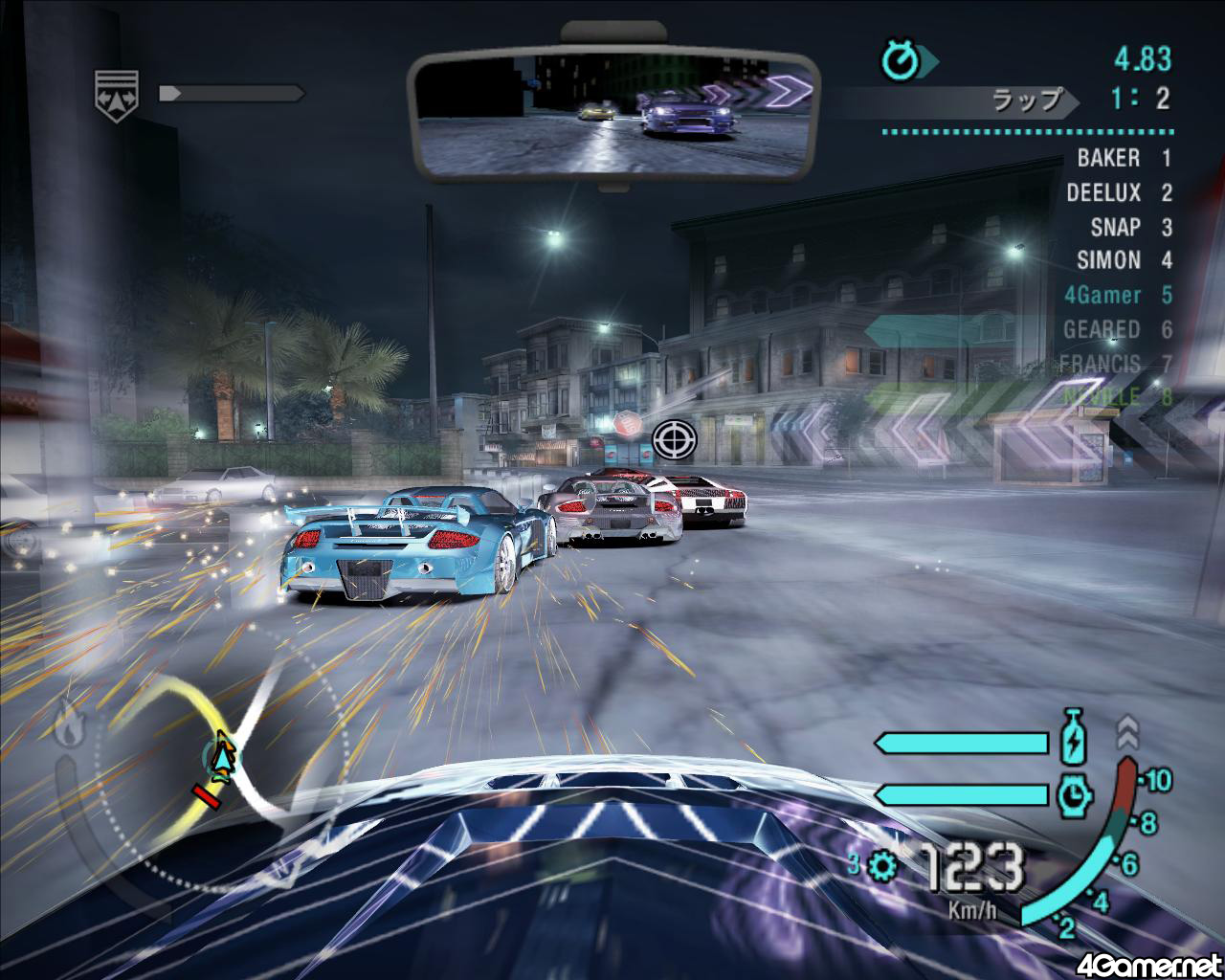Click the wingman target crosshair marker
This screenshot has width=1225, height=980.
(x=674, y=439)
